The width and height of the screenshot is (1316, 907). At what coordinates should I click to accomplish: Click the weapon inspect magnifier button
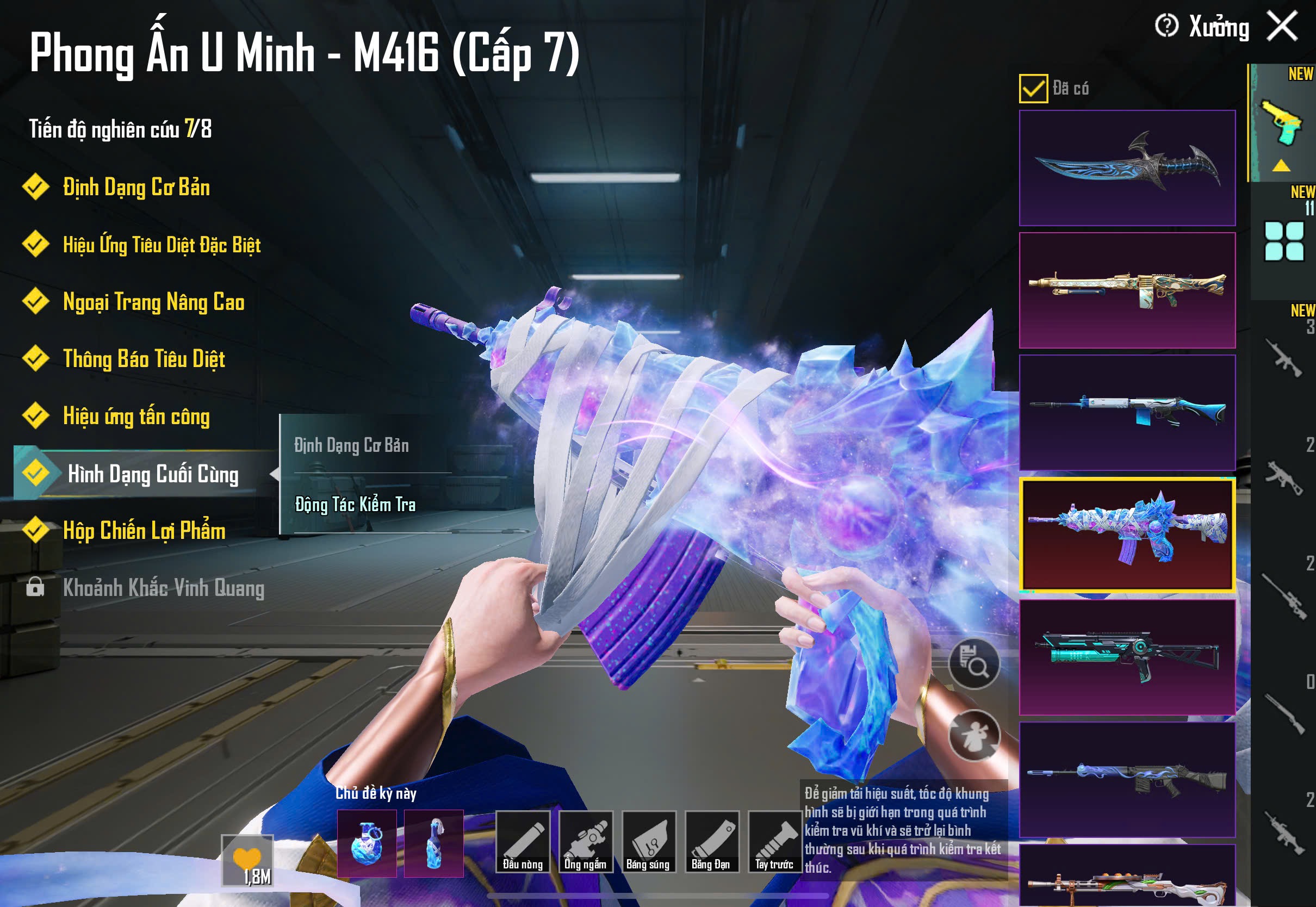click(974, 664)
